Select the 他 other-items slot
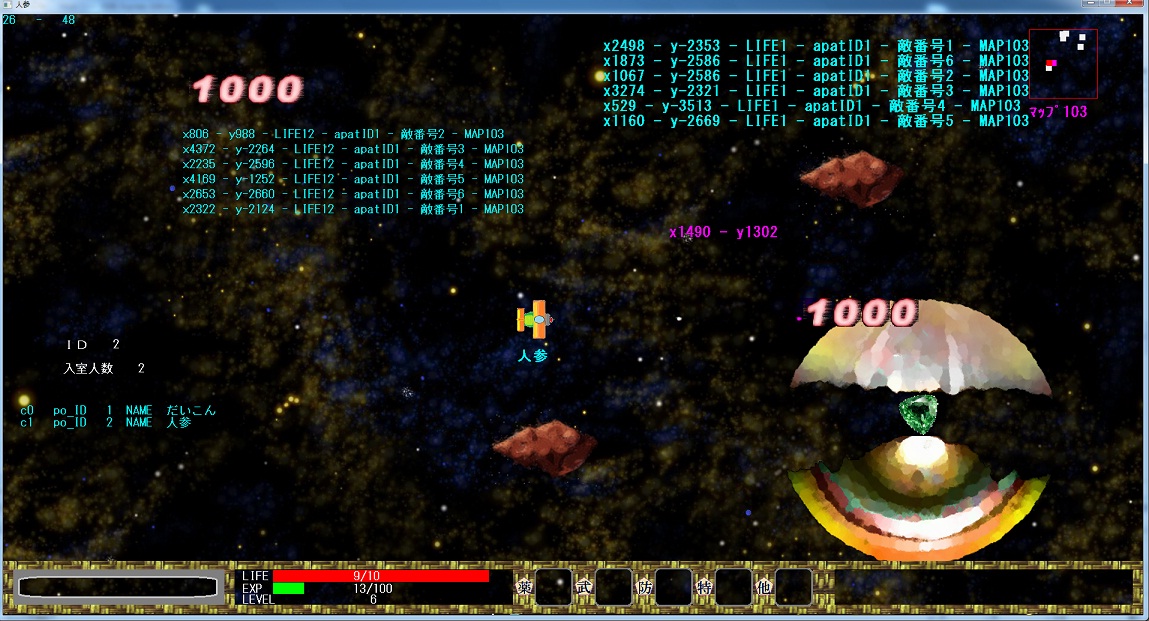1149x621 pixels. tap(793, 587)
